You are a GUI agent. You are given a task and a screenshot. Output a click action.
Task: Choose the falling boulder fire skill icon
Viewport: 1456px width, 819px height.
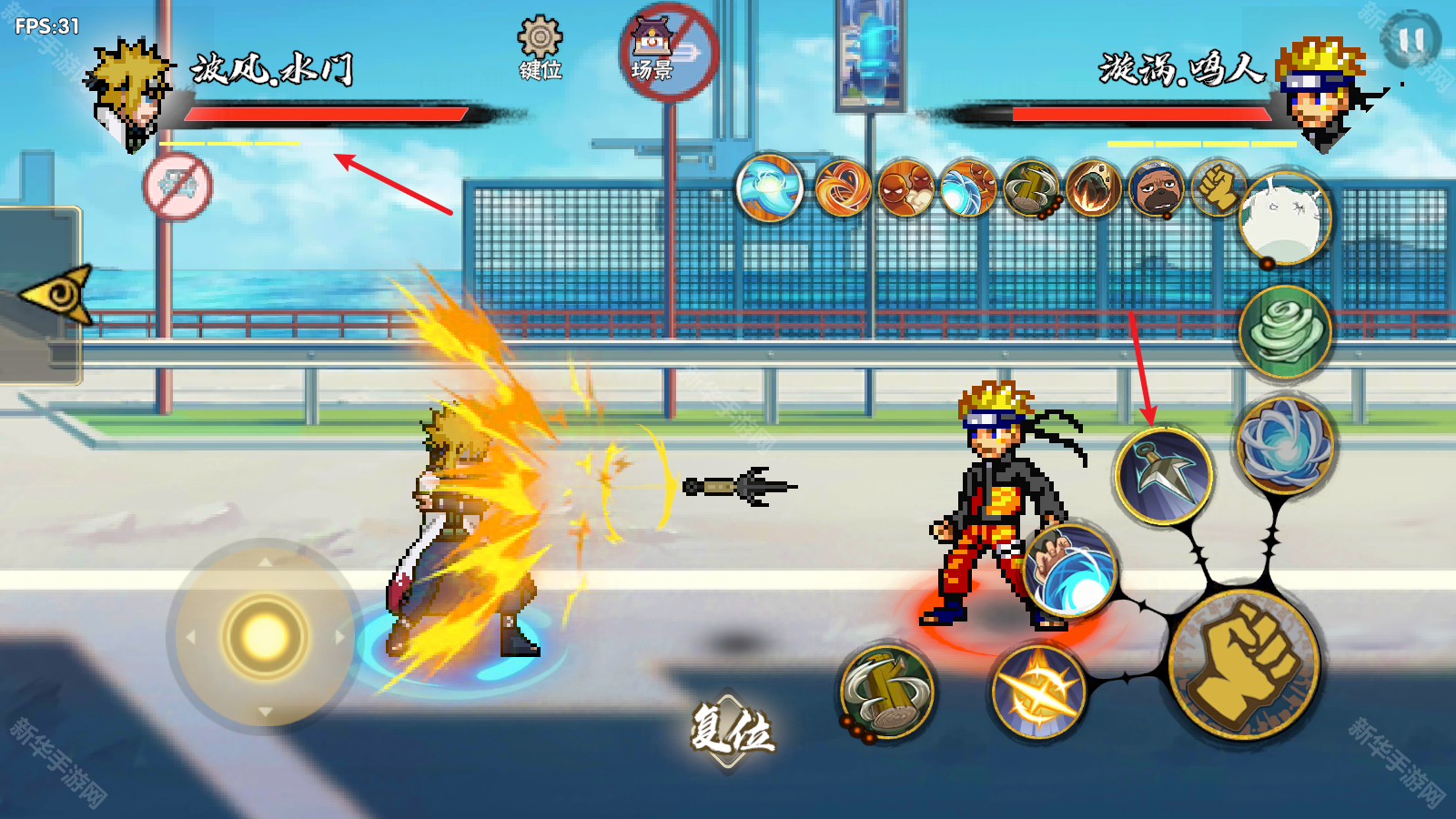[1093, 188]
